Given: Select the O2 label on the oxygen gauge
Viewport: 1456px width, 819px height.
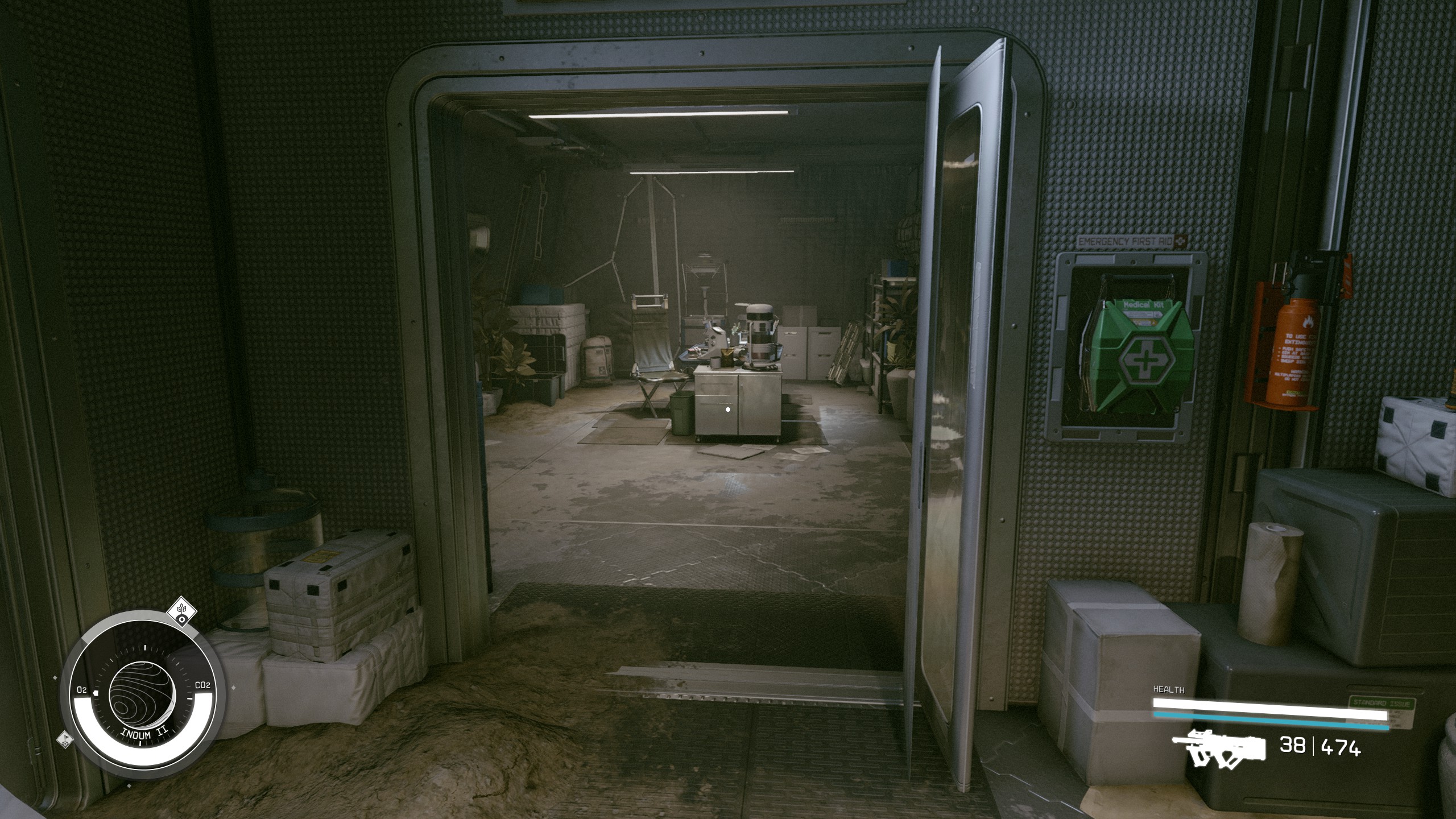Looking at the screenshot, I should (82, 689).
